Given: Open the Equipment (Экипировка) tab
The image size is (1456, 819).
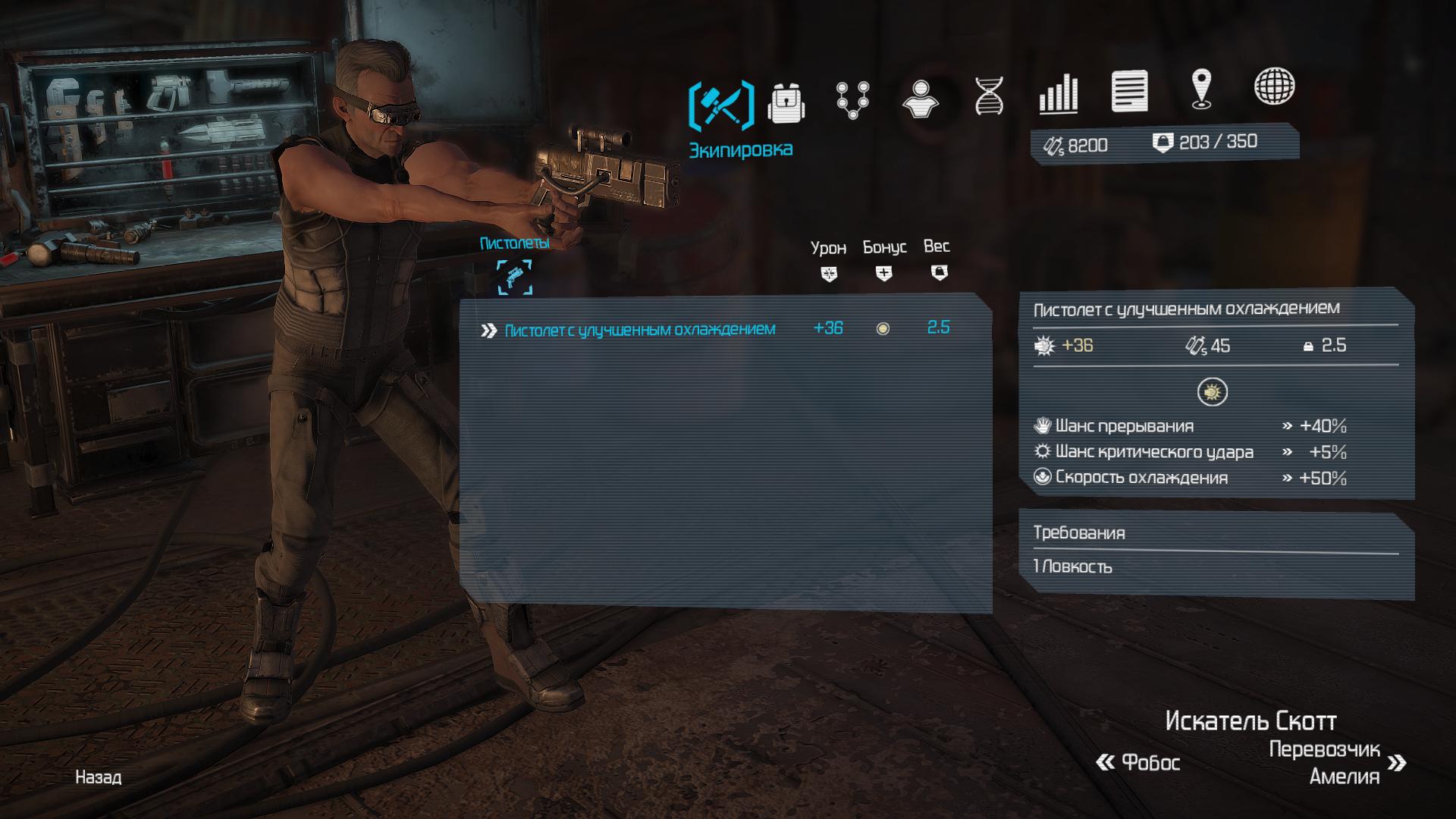Looking at the screenshot, I should point(721,105).
